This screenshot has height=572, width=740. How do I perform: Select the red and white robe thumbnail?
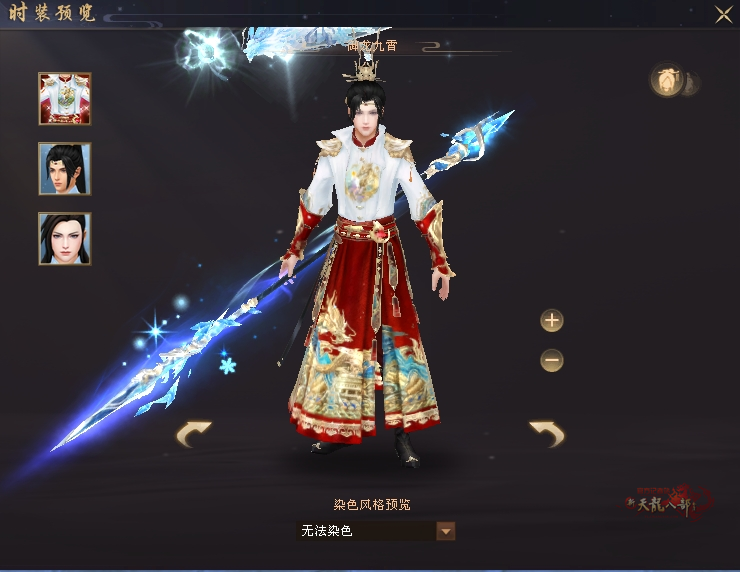(65, 98)
